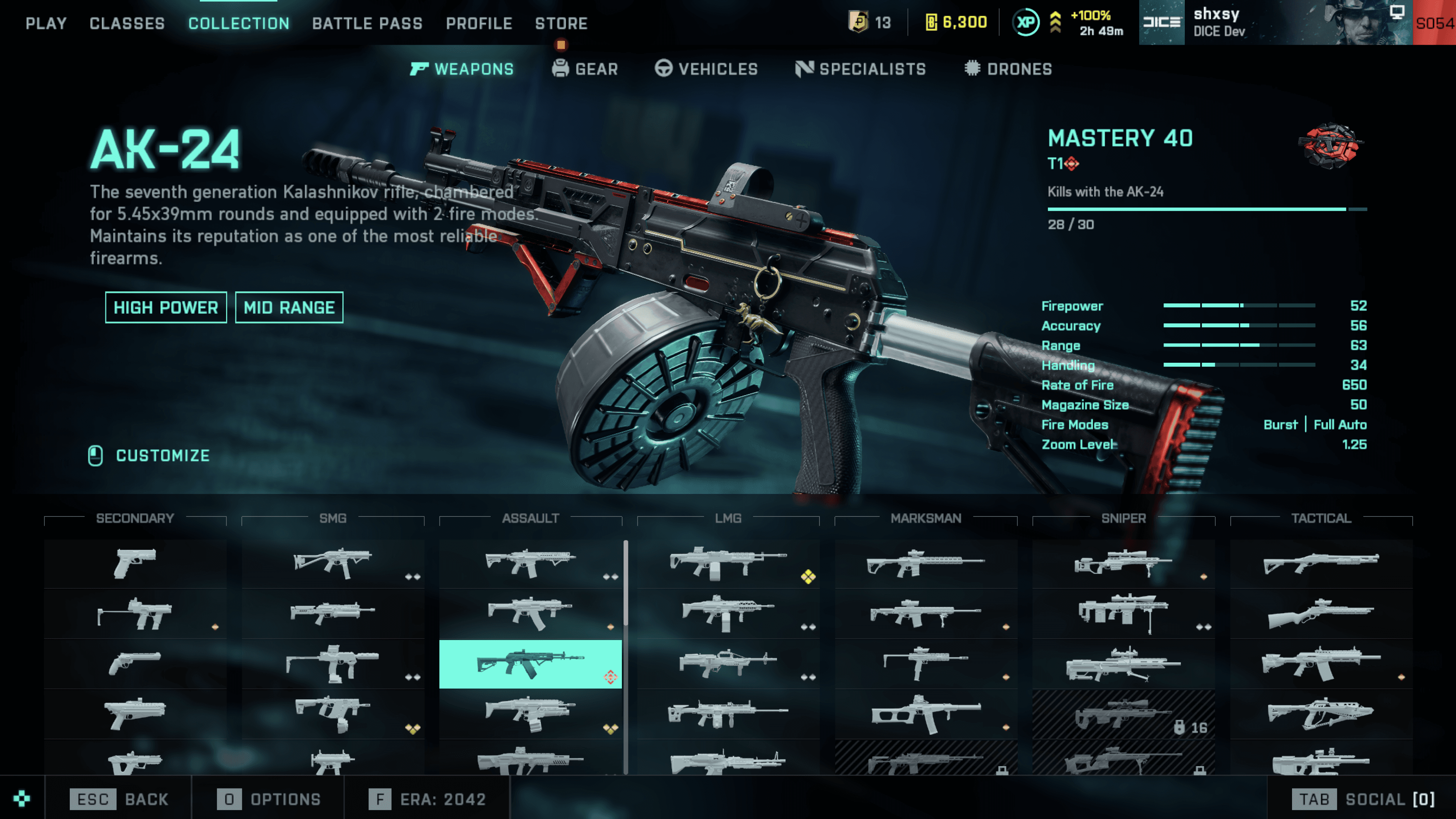Select the top LMG with yellow mastery badge
This screenshot has height=819, width=1456.
tap(728, 563)
